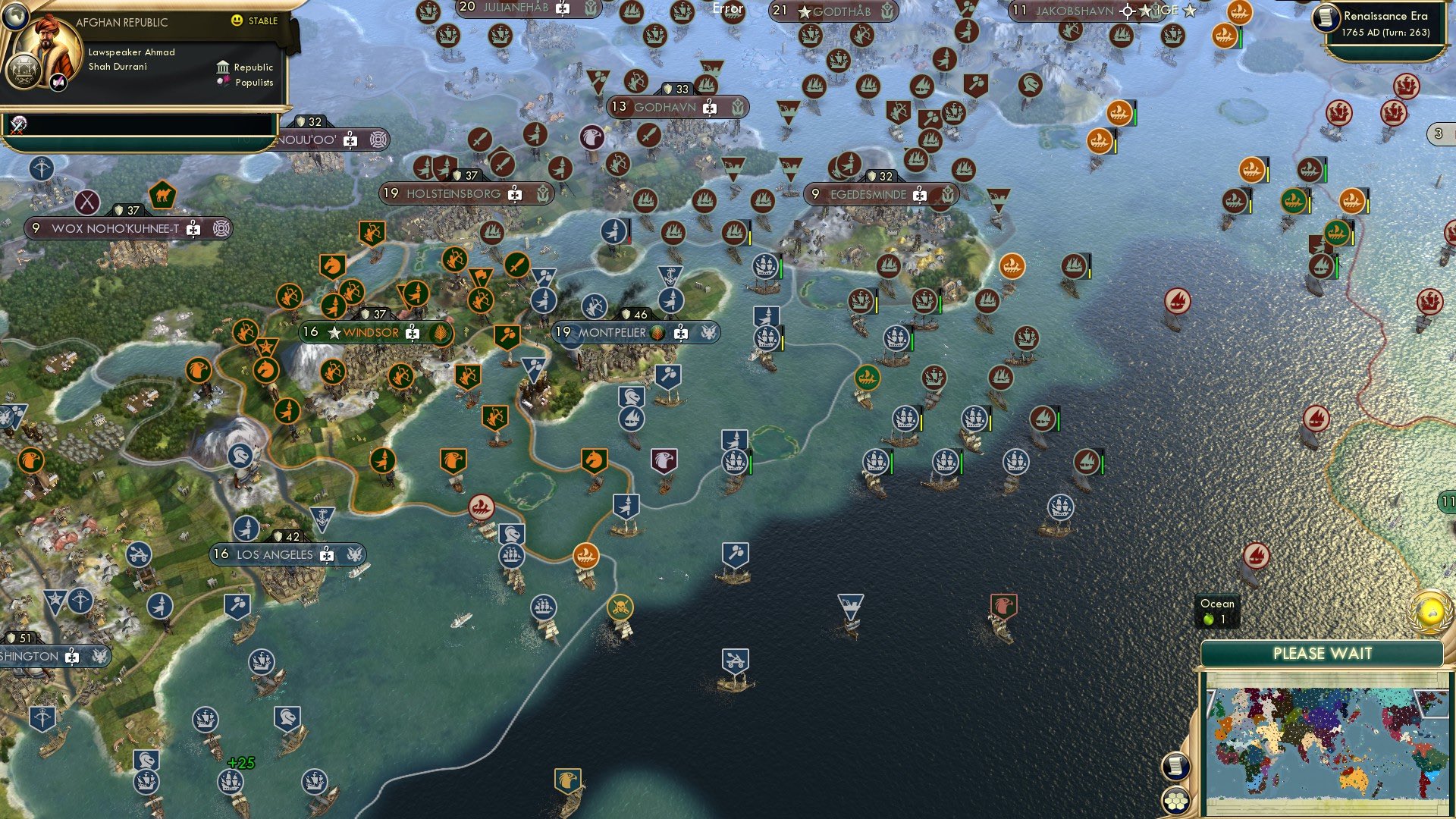Click the STABLE happiness smiley face
1456x819 pixels.
pyautogui.click(x=237, y=22)
